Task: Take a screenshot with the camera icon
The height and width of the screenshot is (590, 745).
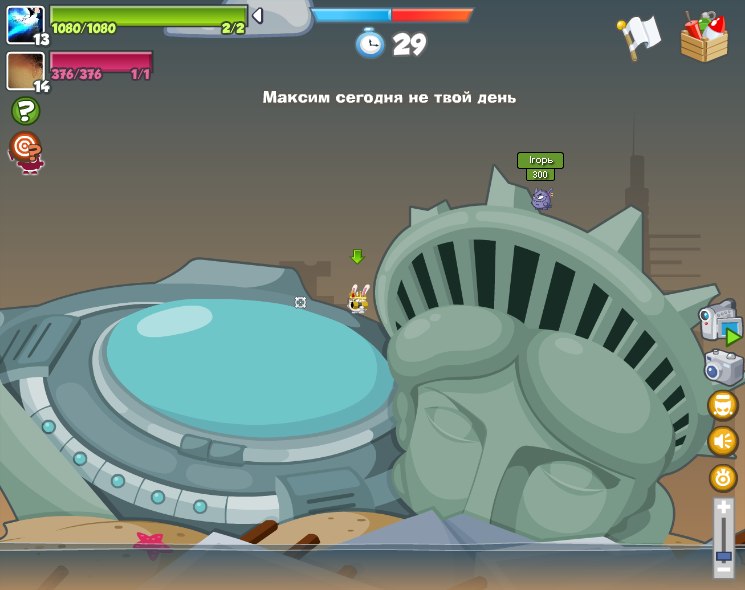Action: pyautogui.click(x=723, y=367)
